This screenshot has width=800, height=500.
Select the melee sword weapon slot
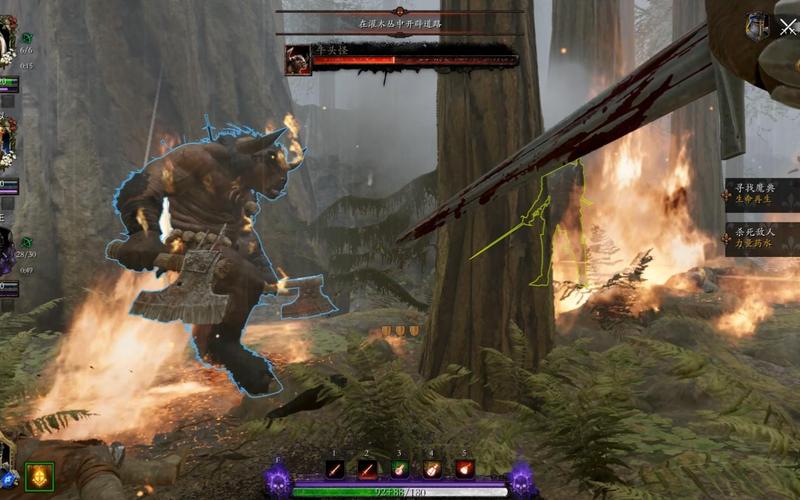pos(335,469)
